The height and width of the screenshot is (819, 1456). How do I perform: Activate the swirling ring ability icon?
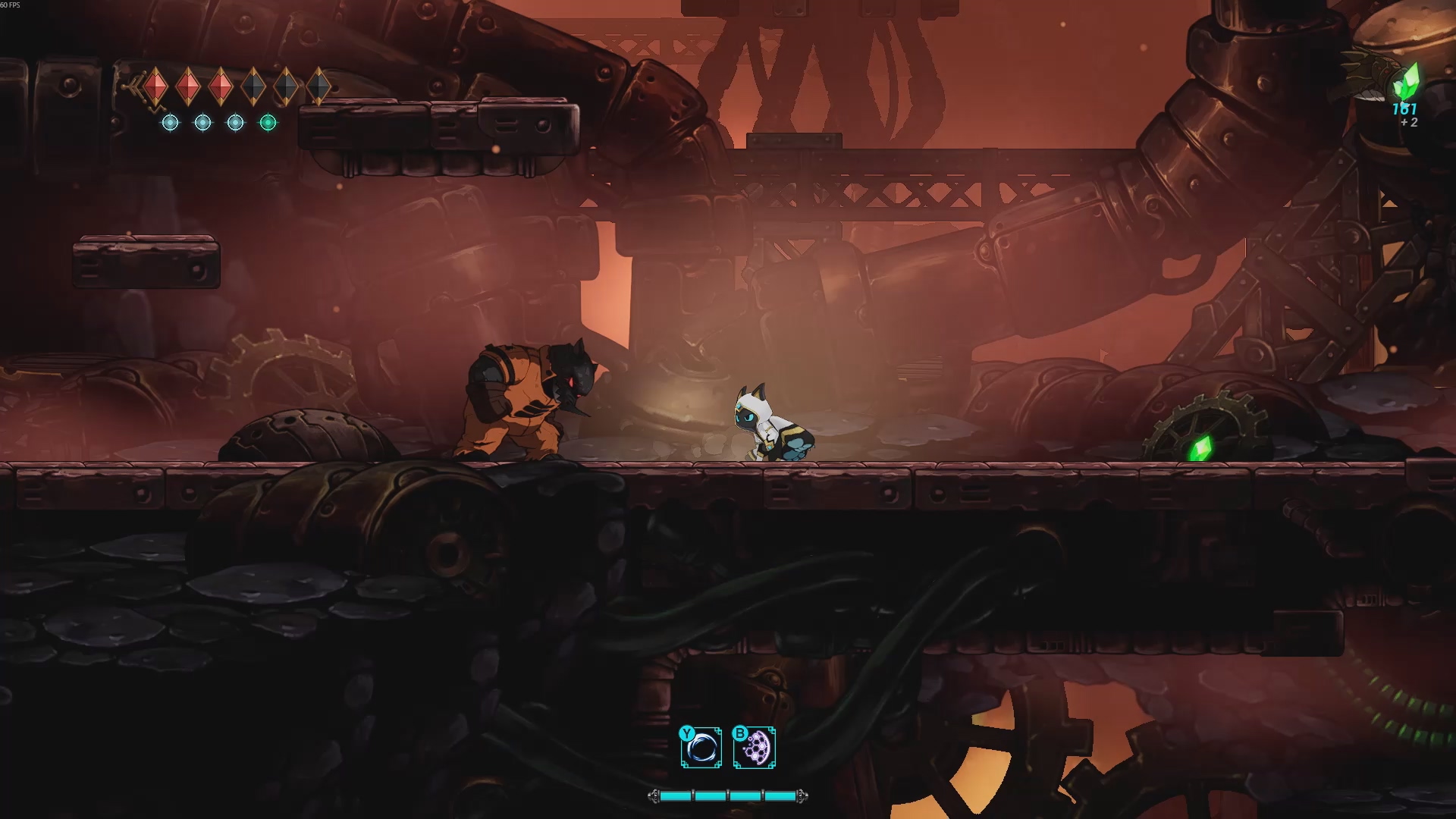[701, 748]
